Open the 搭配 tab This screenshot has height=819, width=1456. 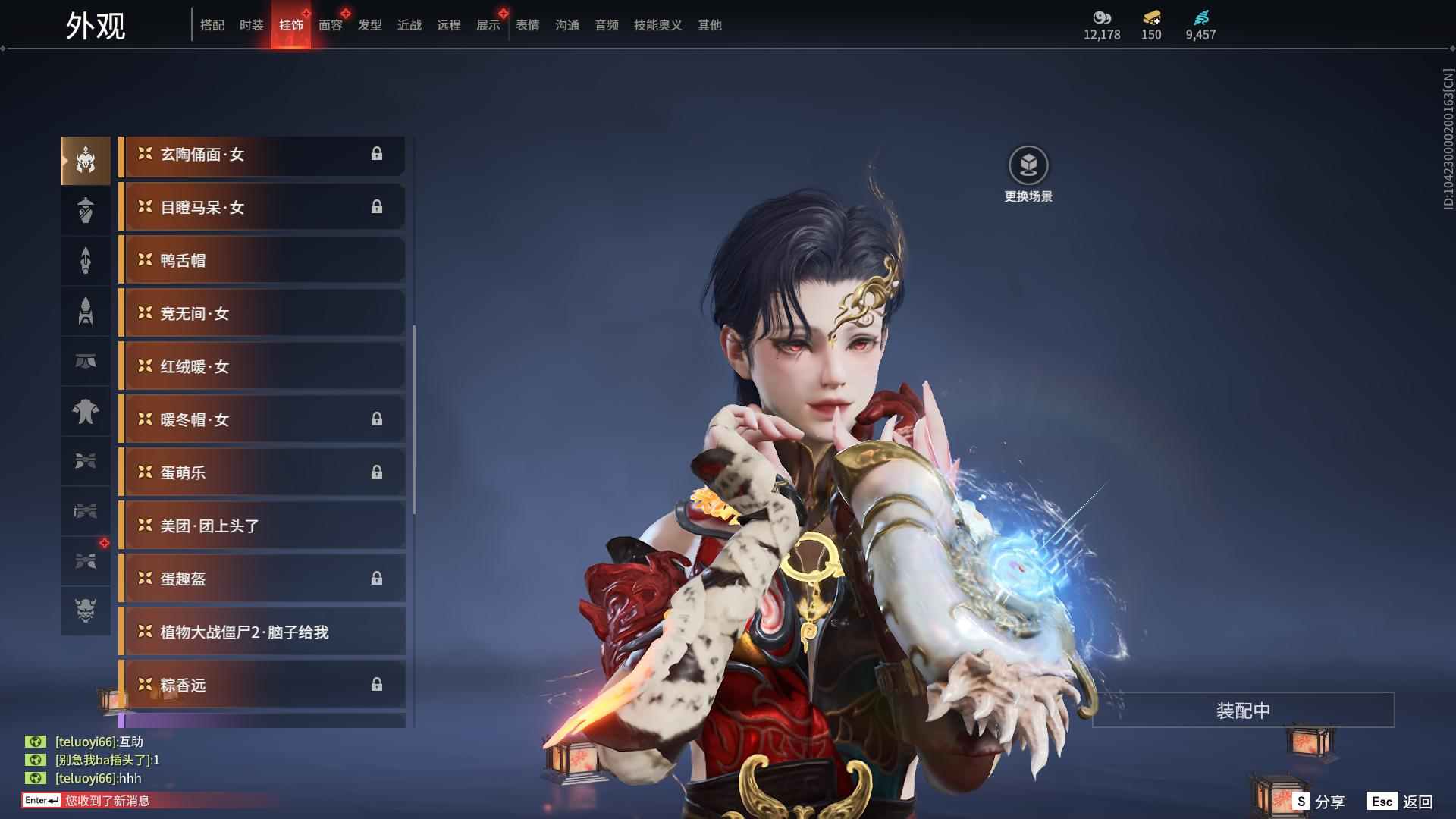212,25
